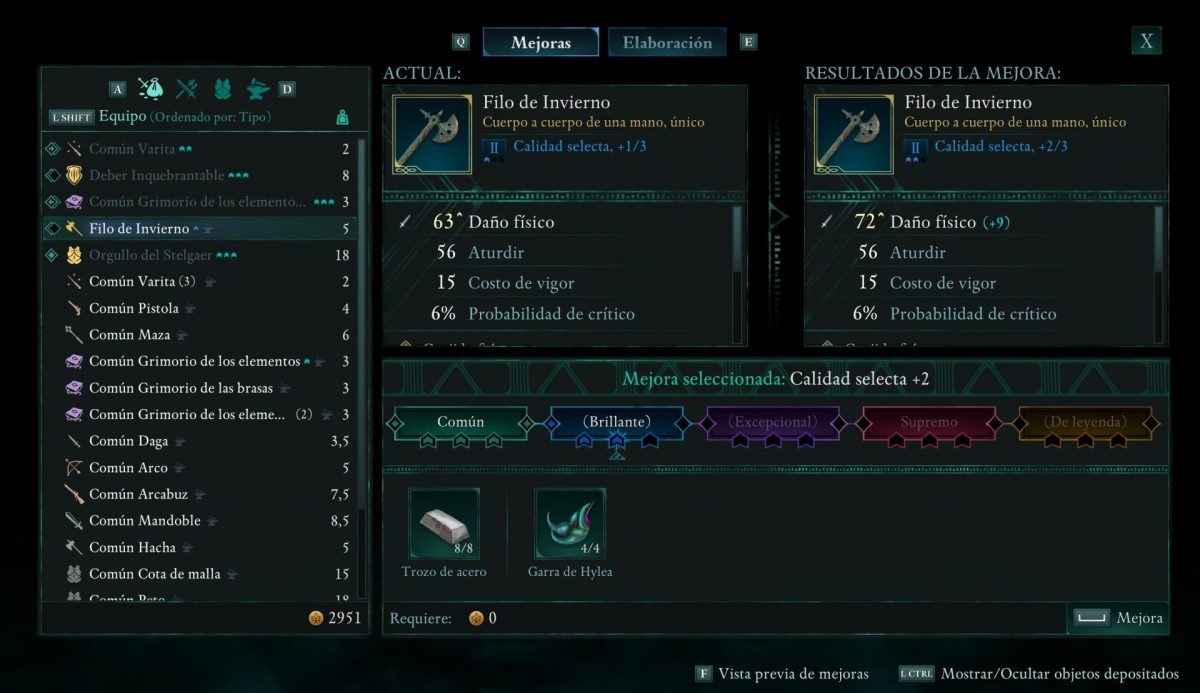Pick Común Grimorio de las brasas
The width and height of the screenshot is (1200, 693).
click(179, 388)
